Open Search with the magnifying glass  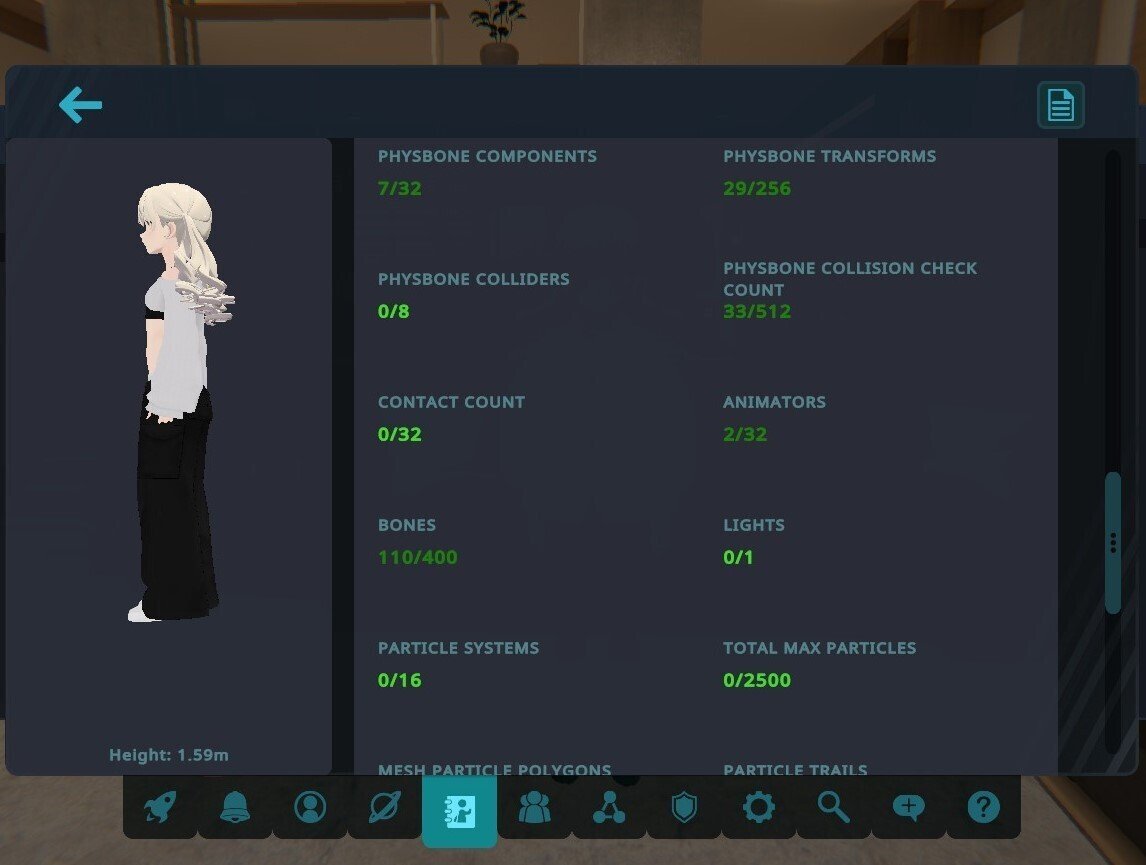tap(834, 807)
